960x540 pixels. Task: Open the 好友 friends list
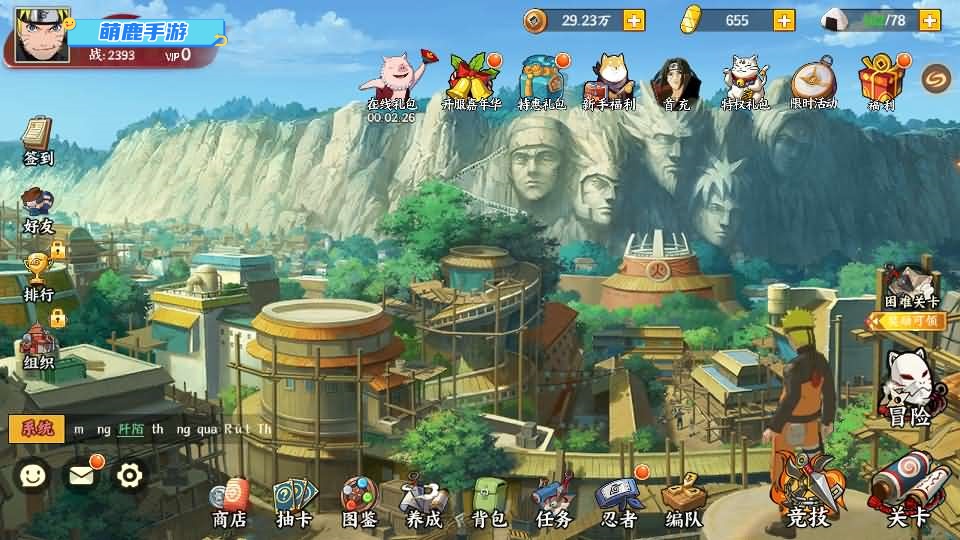click(x=38, y=210)
